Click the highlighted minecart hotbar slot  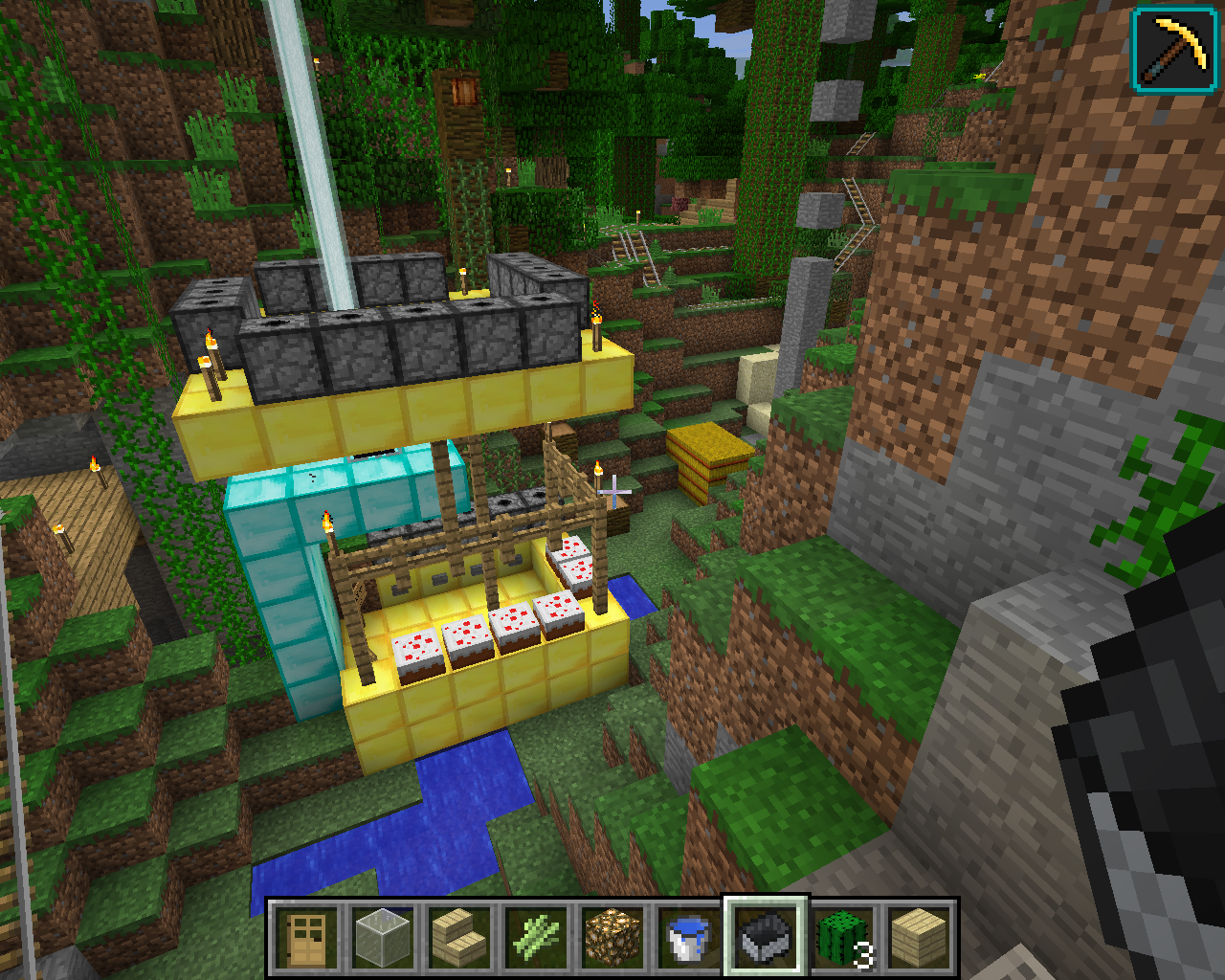[766, 937]
